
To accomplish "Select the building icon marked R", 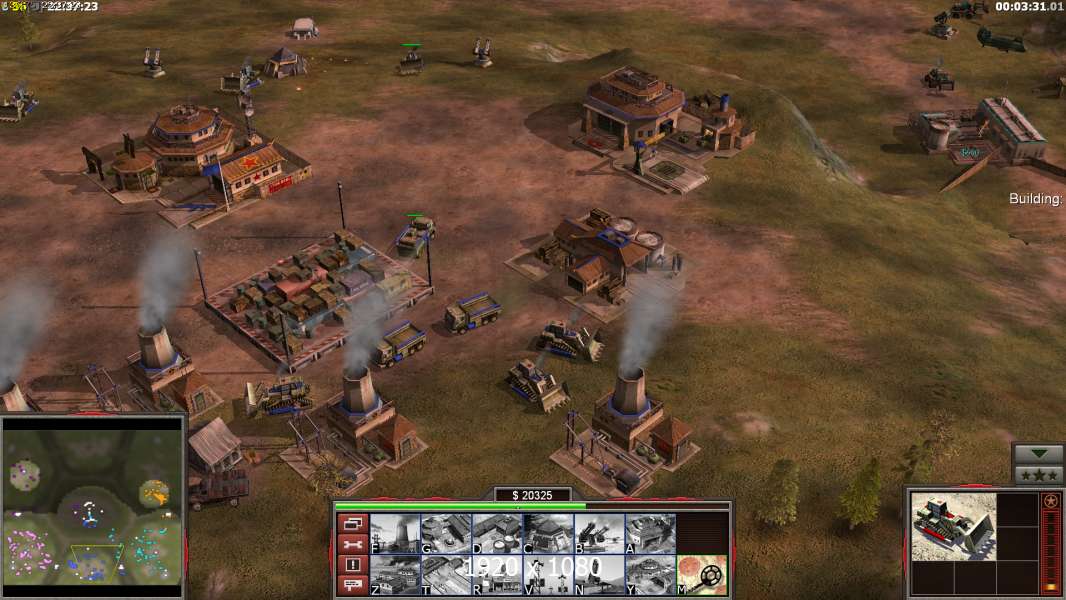I will point(497,575).
